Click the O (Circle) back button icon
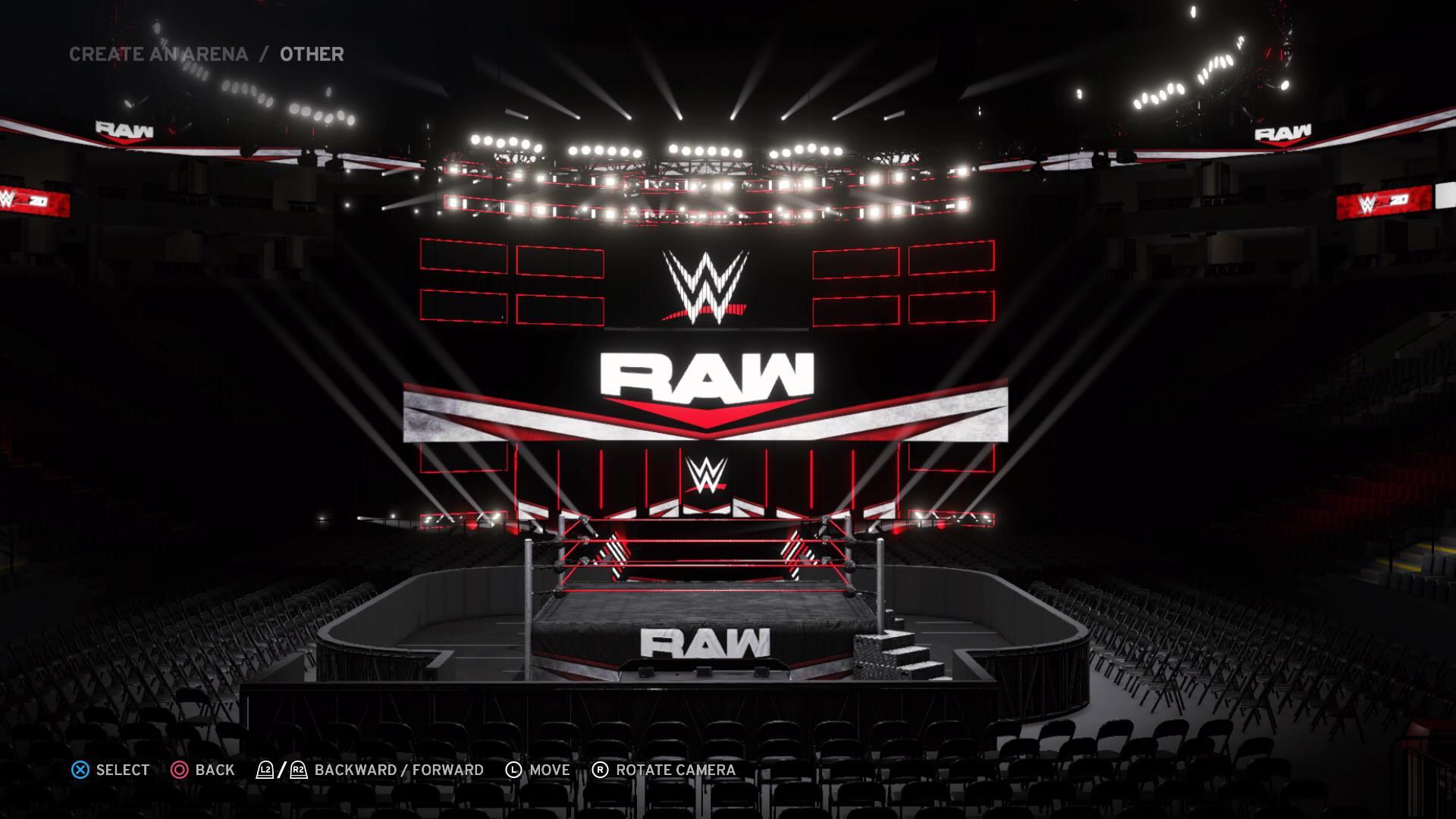The height and width of the screenshot is (819, 1456). pos(182,770)
